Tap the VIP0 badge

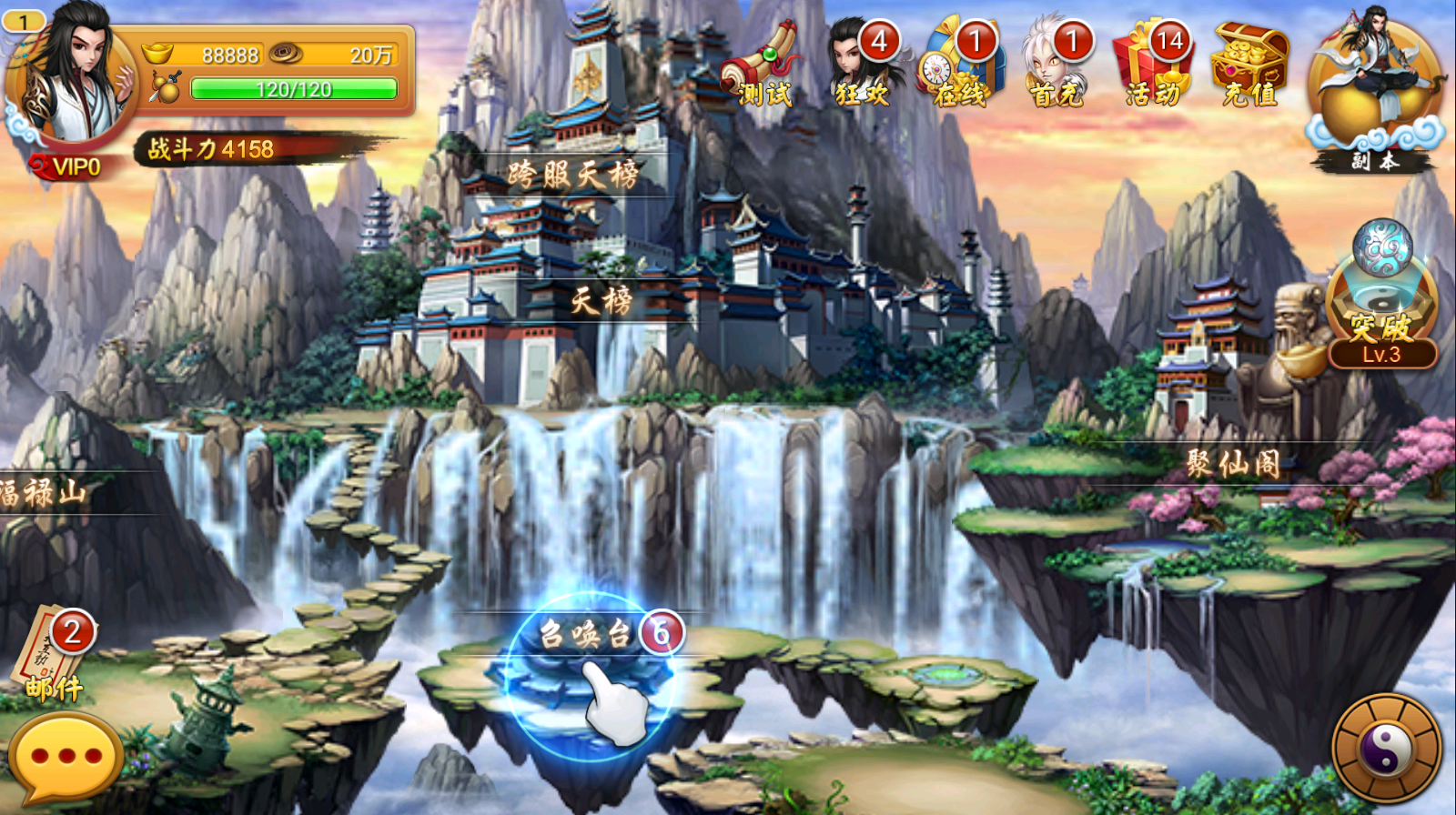coord(67,166)
